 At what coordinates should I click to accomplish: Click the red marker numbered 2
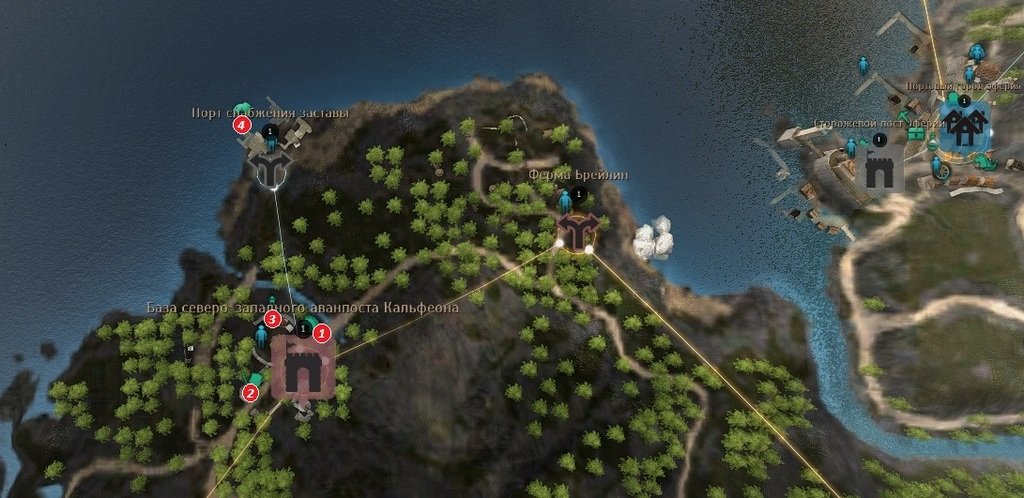pyautogui.click(x=250, y=393)
